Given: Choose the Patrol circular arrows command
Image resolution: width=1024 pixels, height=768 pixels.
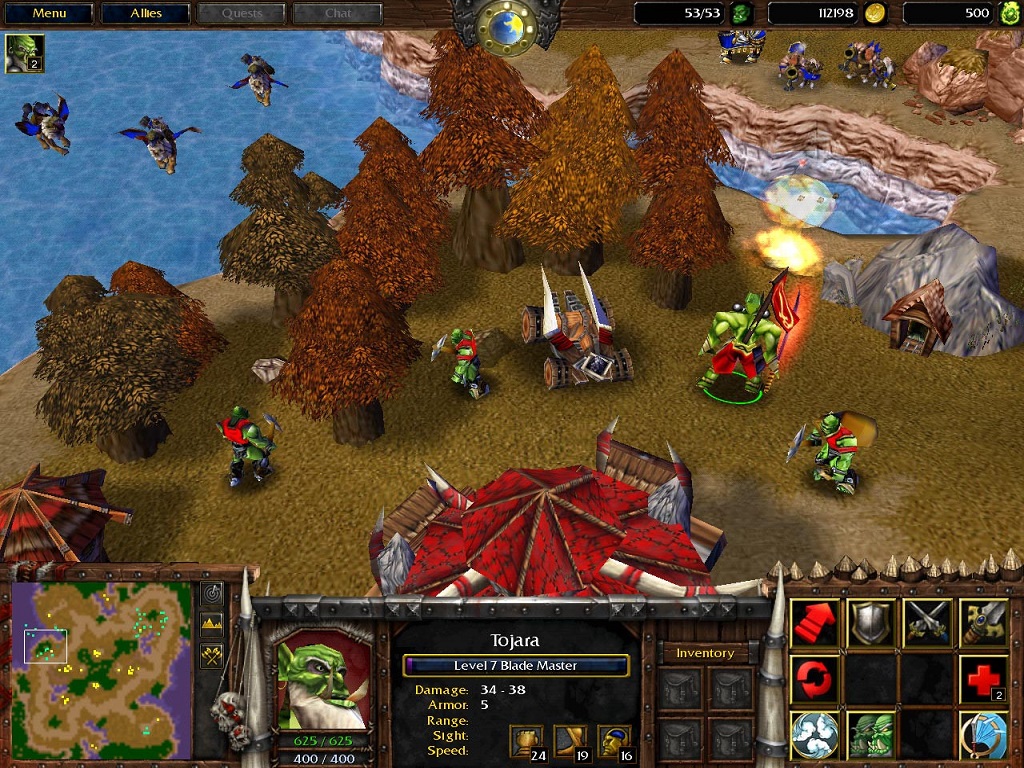Looking at the screenshot, I should click(x=815, y=679).
